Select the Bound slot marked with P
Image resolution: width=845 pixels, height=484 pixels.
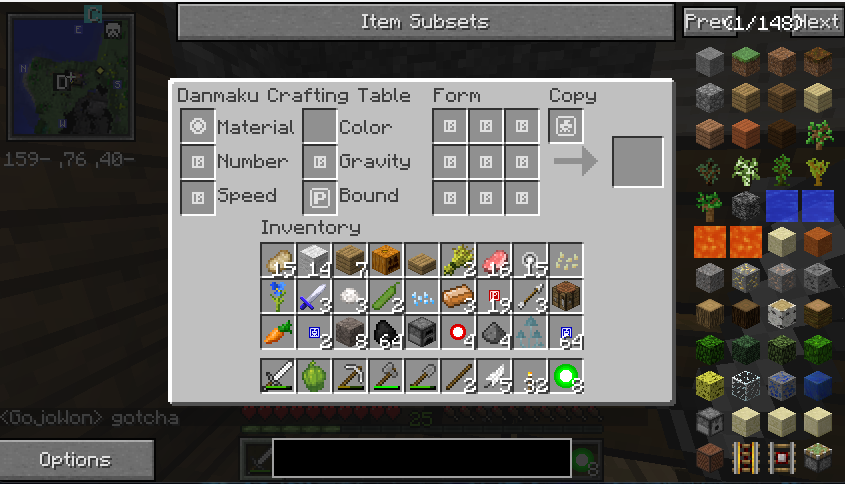click(320, 196)
